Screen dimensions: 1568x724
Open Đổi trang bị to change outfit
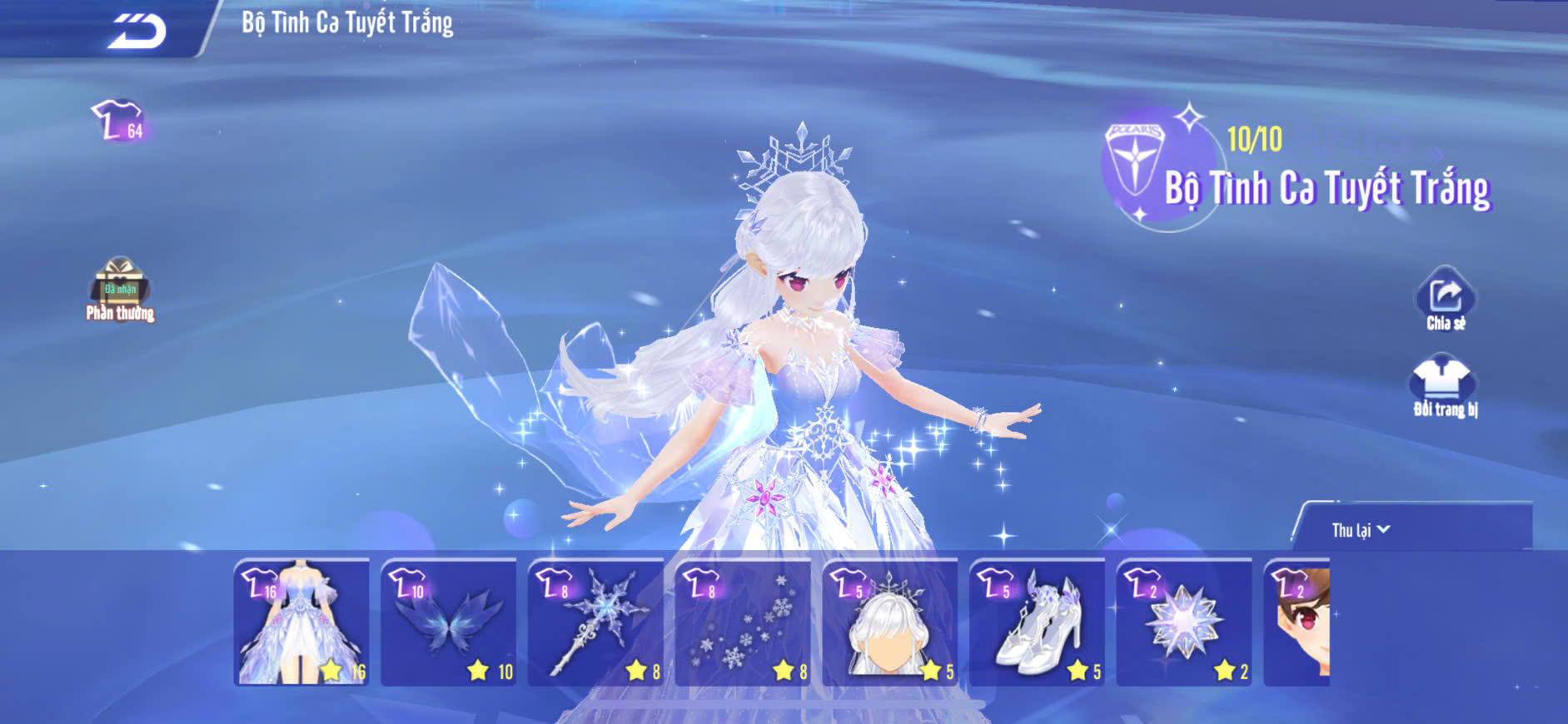(1444, 387)
